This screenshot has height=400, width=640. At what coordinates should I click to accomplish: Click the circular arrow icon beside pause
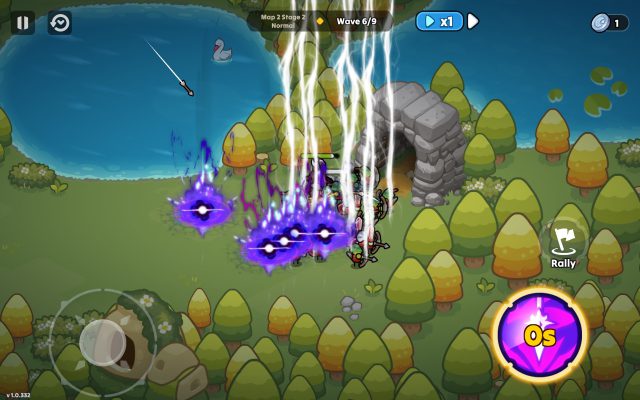60,22
